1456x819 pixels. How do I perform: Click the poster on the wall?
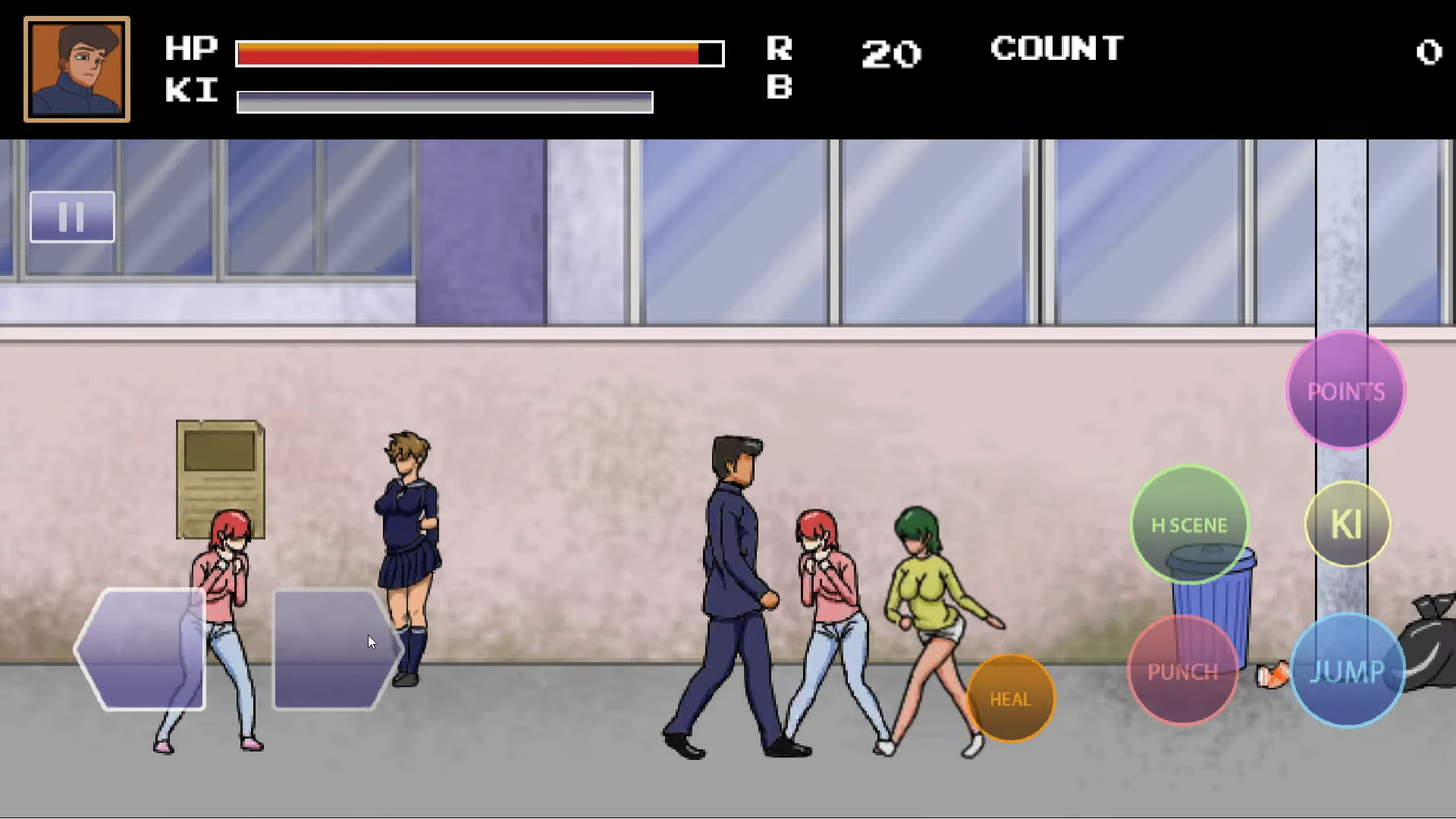coord(218,478)
